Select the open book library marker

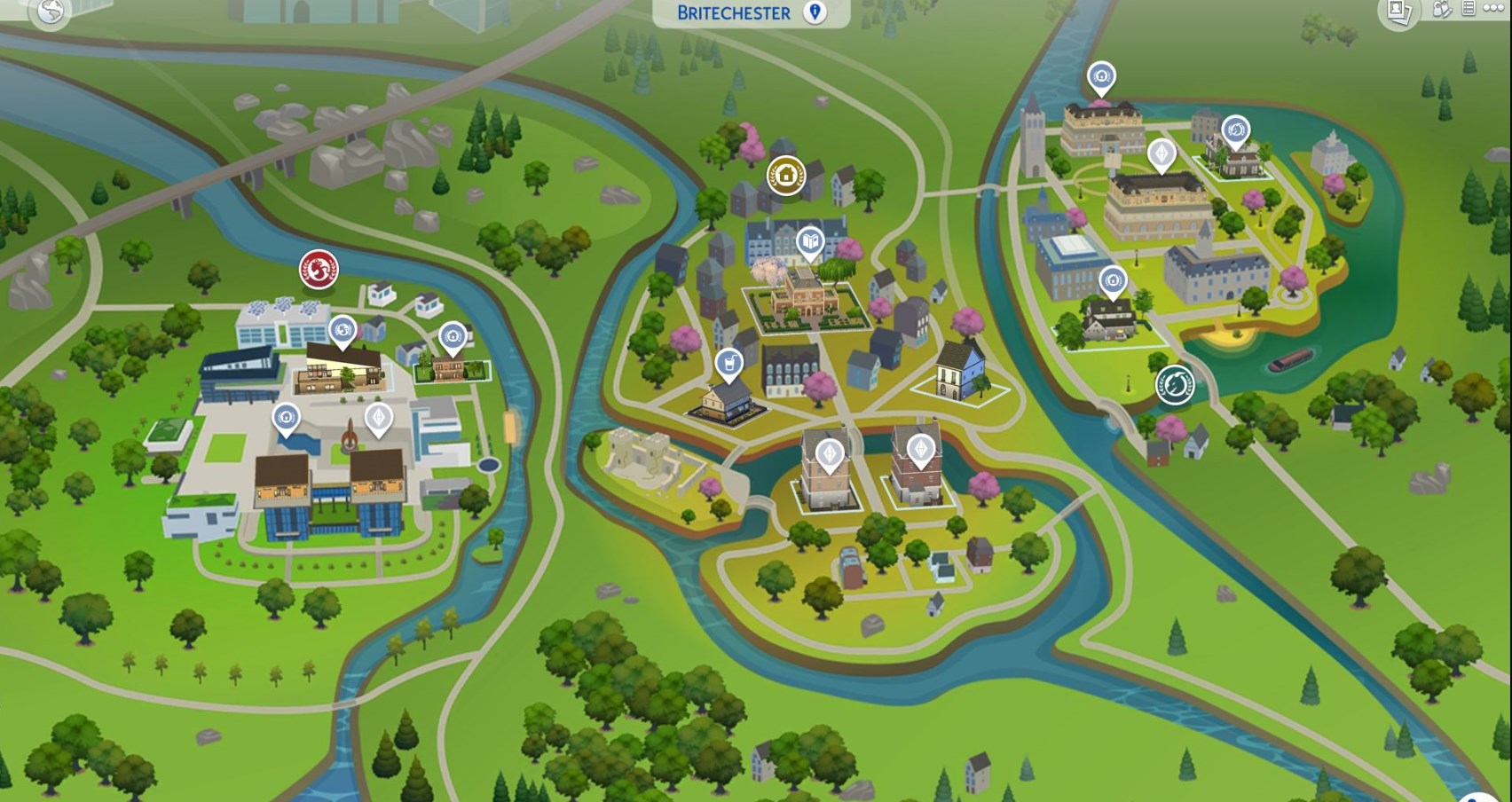(x=809, y=241)
